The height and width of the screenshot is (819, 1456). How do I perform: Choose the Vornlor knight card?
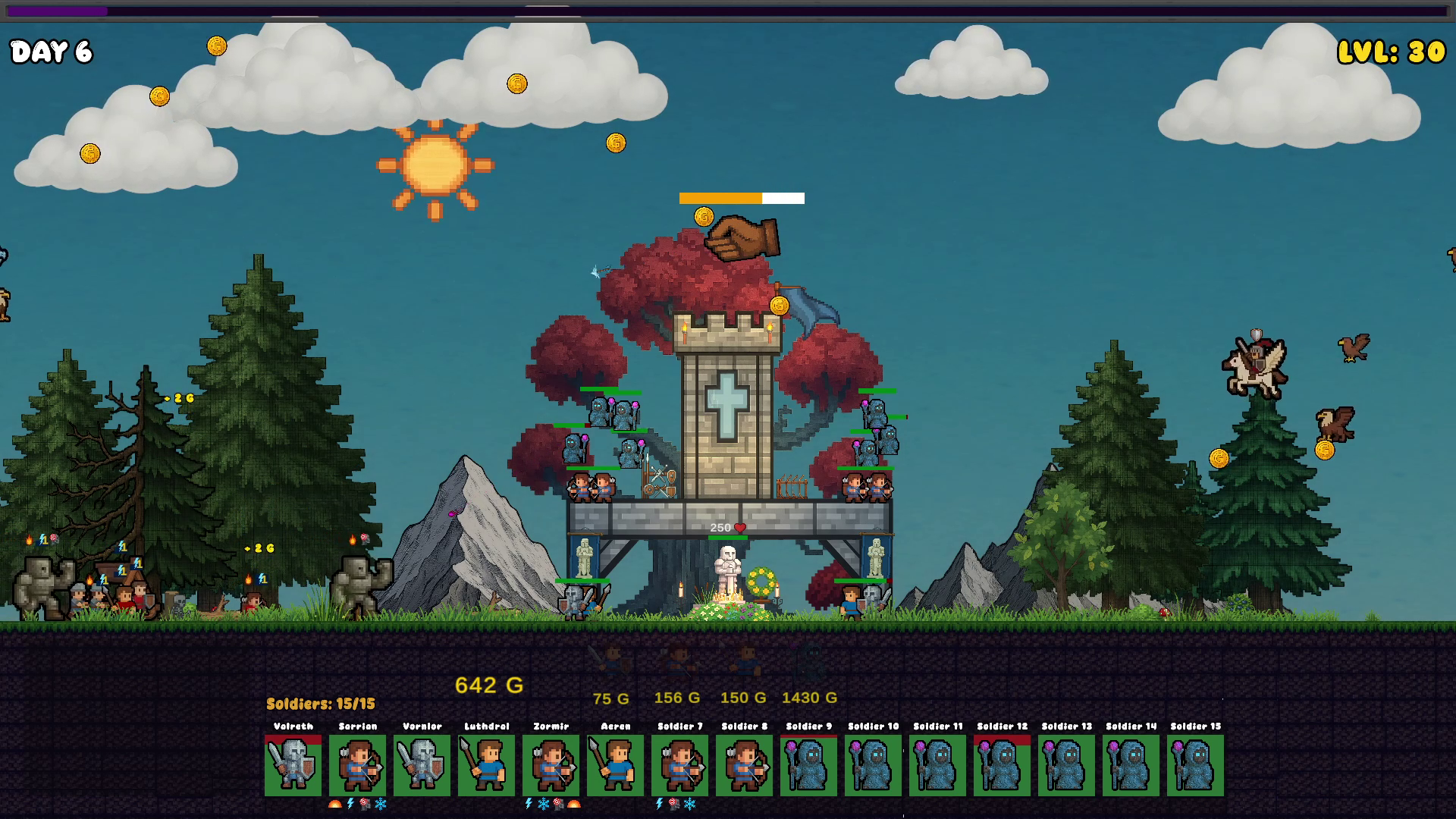coord(422,764)
